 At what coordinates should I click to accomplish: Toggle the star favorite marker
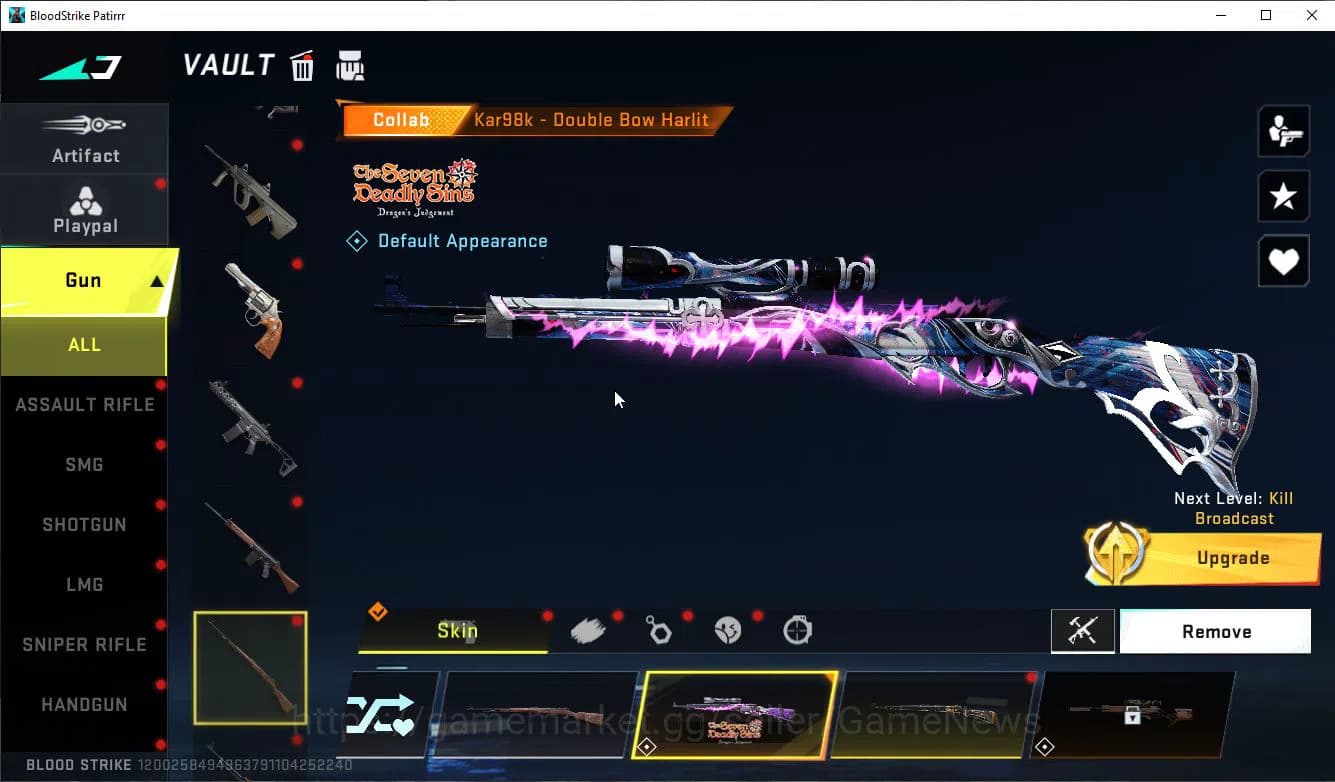[x=1283, y=196]
